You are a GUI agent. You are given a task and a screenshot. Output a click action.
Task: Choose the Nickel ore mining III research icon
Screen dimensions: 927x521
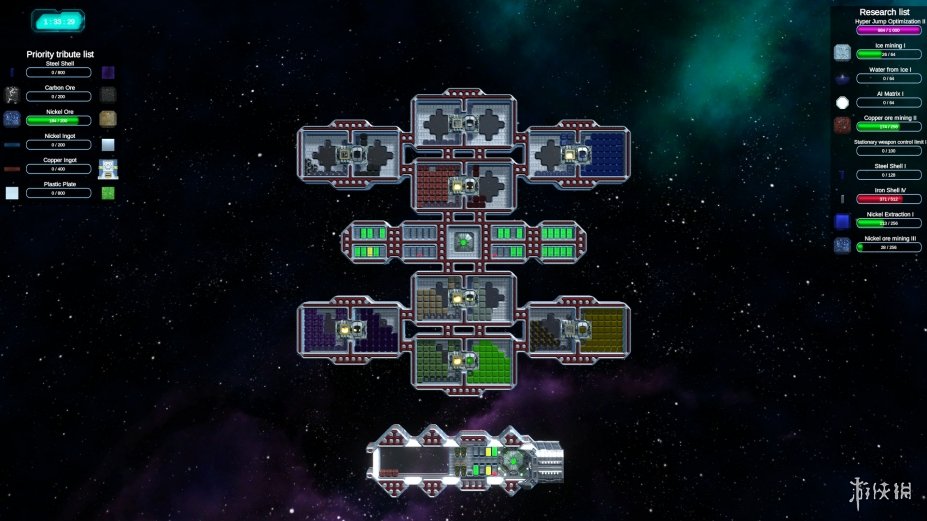(843, 246)
